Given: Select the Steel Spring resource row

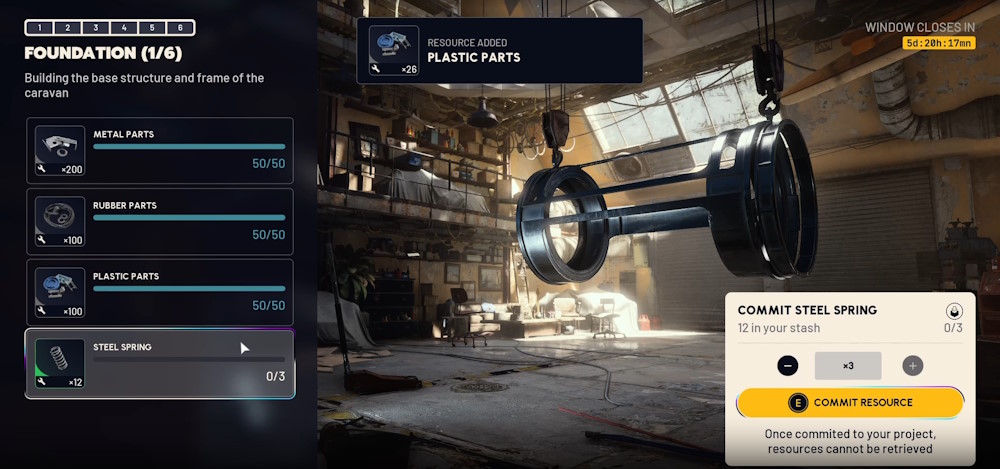Looking at the screenshot, I should tap(160, 363).
